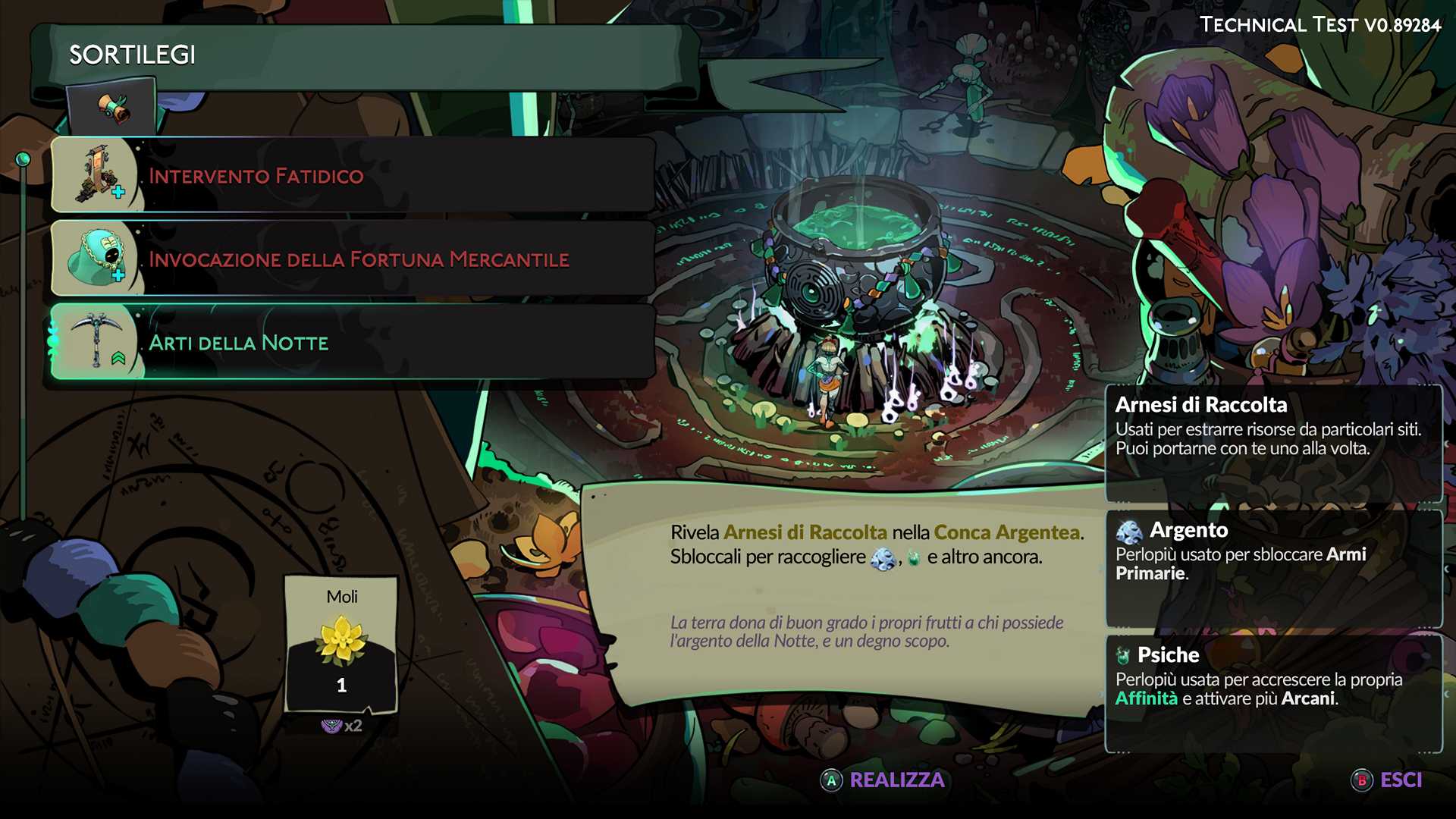Select the Moli ingredient card
The height and width of the screenshot is (819, 1456).
point(341,645)
